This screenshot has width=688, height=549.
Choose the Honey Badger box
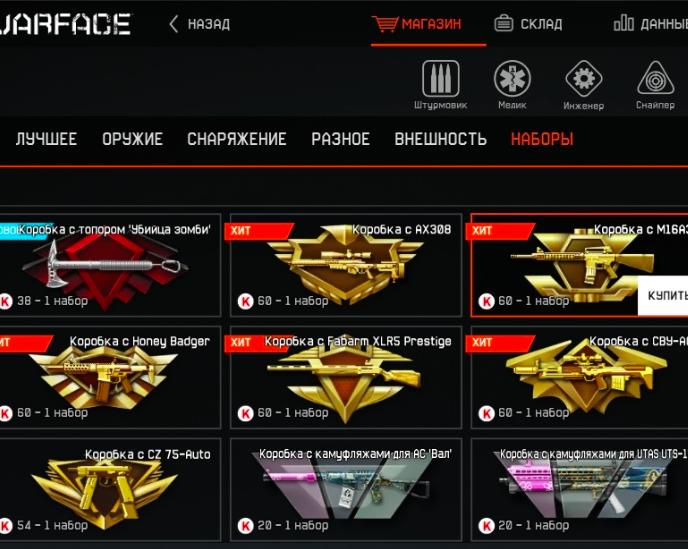coord(108,377)
